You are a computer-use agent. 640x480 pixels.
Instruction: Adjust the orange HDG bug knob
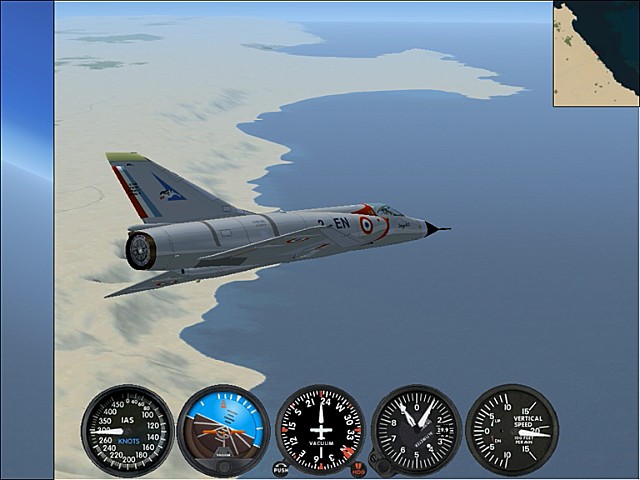pos(359,468)
